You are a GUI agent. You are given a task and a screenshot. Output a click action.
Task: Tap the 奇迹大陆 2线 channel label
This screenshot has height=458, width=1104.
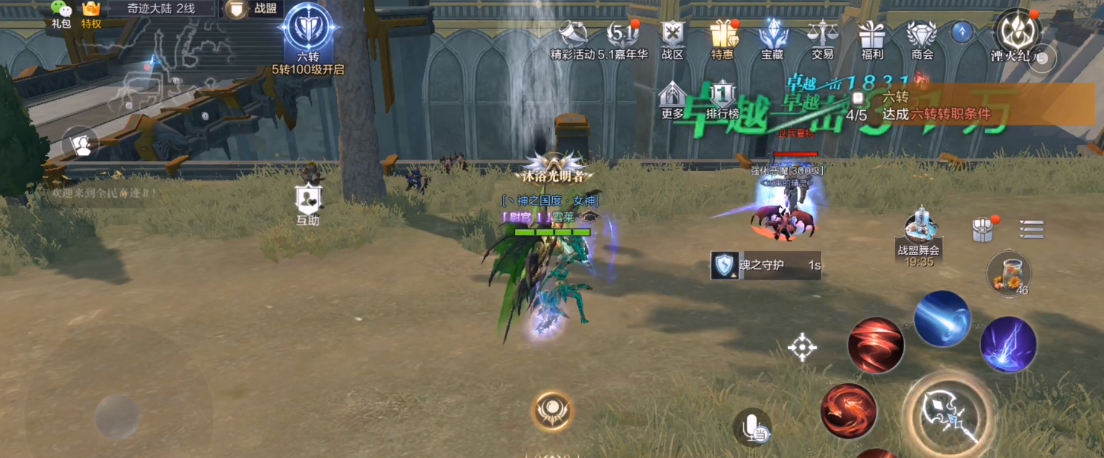point(160,8)
